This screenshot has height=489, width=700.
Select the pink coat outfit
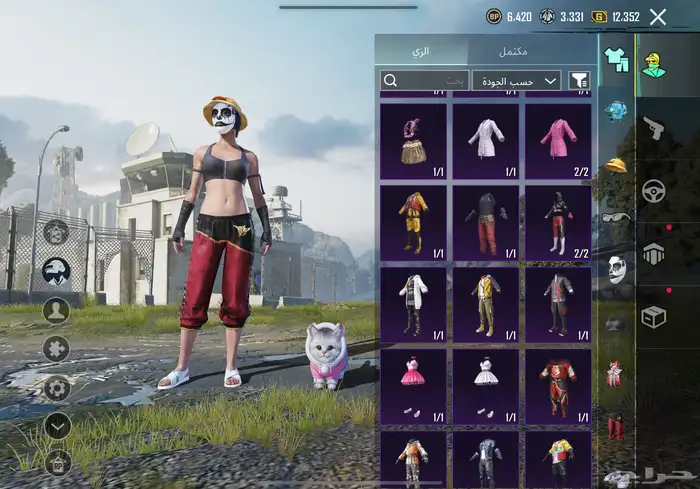pyautogui.click(x=557, y=139)
